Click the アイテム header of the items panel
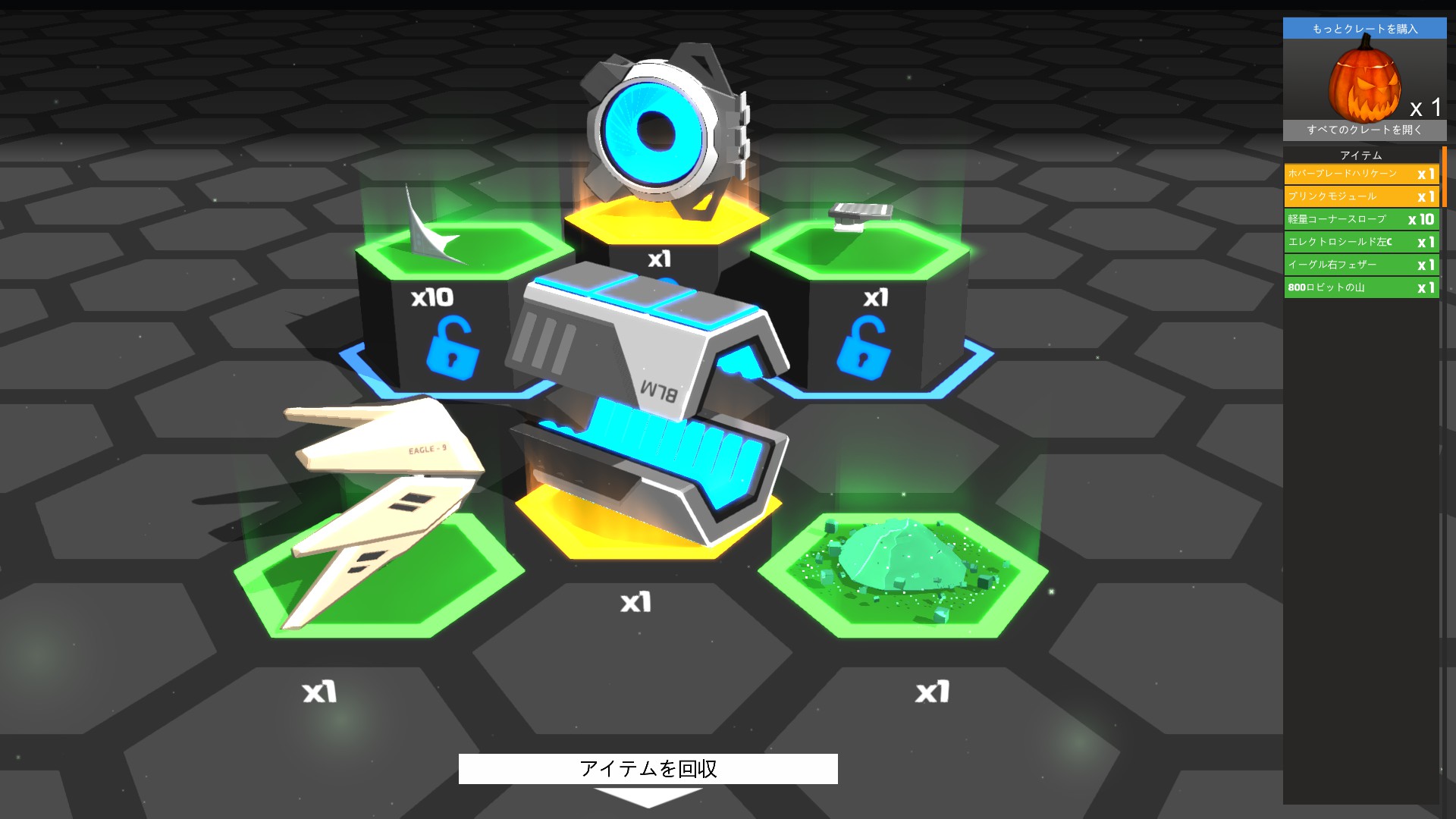 pyautogui.click(x=1360, y=154)
